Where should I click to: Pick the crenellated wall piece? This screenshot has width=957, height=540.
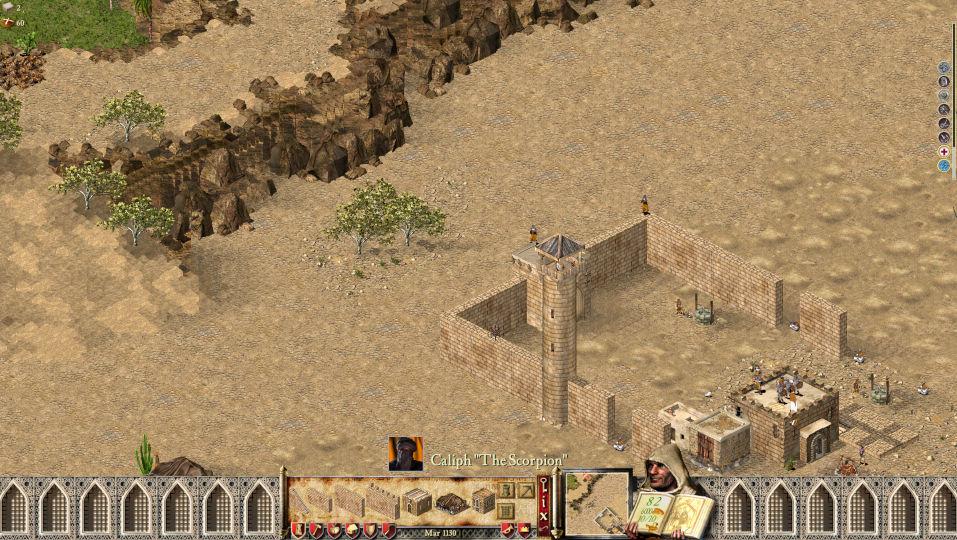pyautogui.click(x=382, y=500)
